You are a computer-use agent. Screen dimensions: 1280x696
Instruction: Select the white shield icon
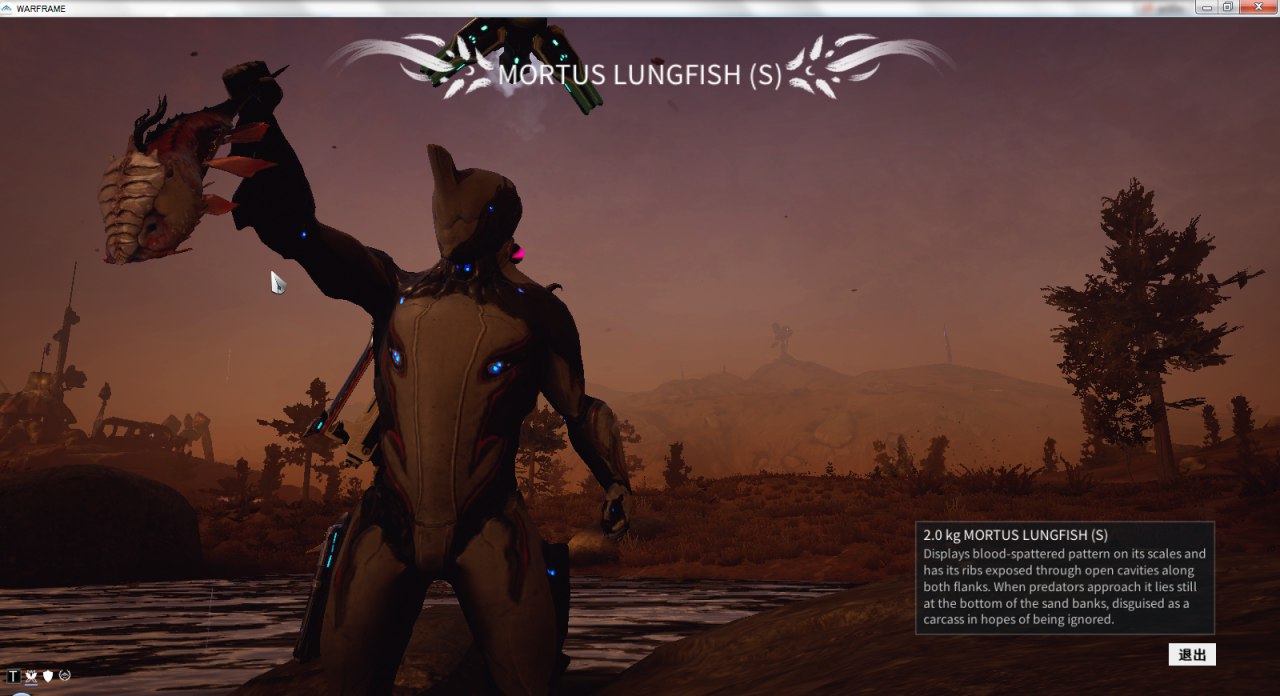click(47, 677)
